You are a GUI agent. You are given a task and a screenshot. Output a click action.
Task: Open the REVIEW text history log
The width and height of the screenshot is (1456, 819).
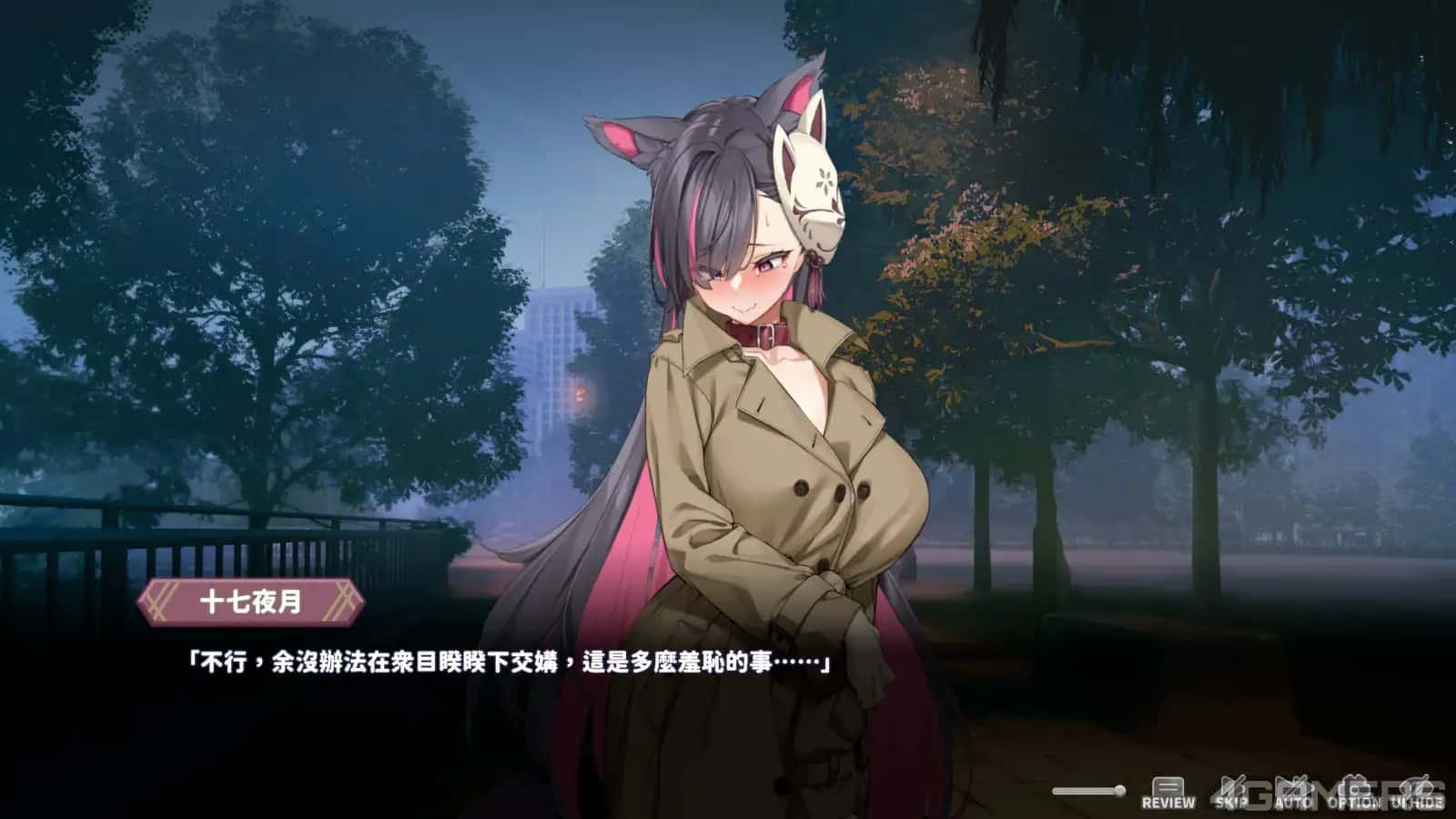(1169, 792)
